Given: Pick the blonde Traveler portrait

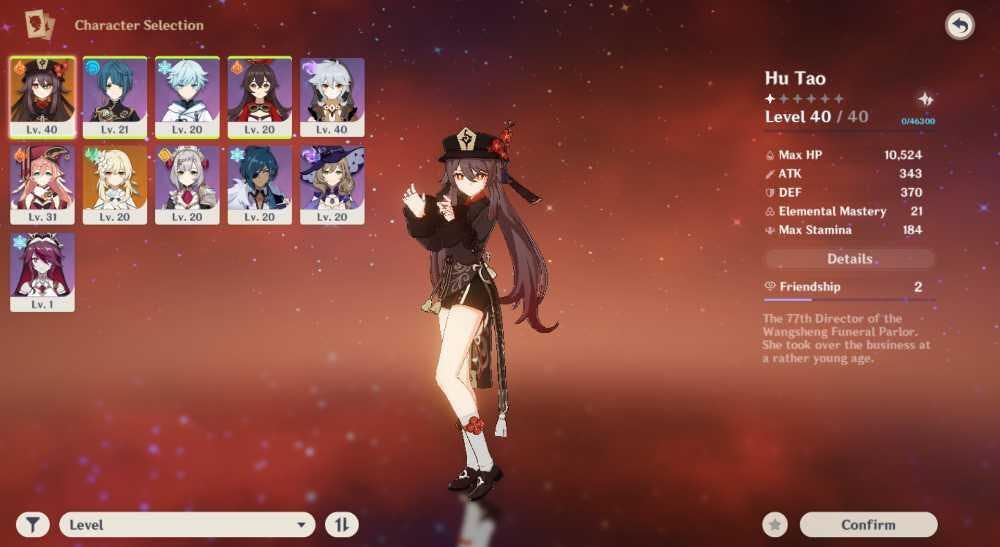Looking at the screenshot, I should pyautogui.click(x=114, y=184).
